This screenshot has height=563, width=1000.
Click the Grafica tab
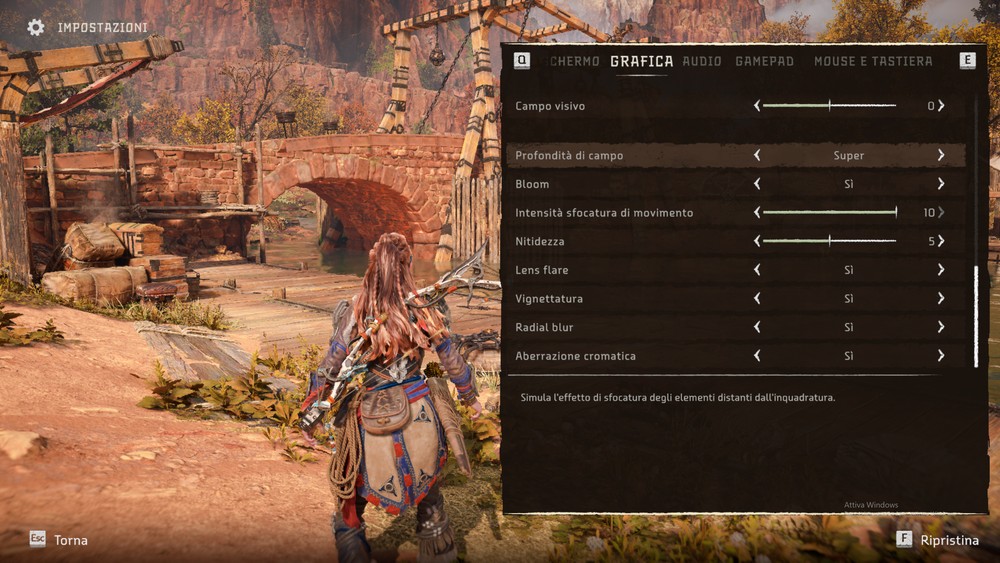click(x=641, y=61)
